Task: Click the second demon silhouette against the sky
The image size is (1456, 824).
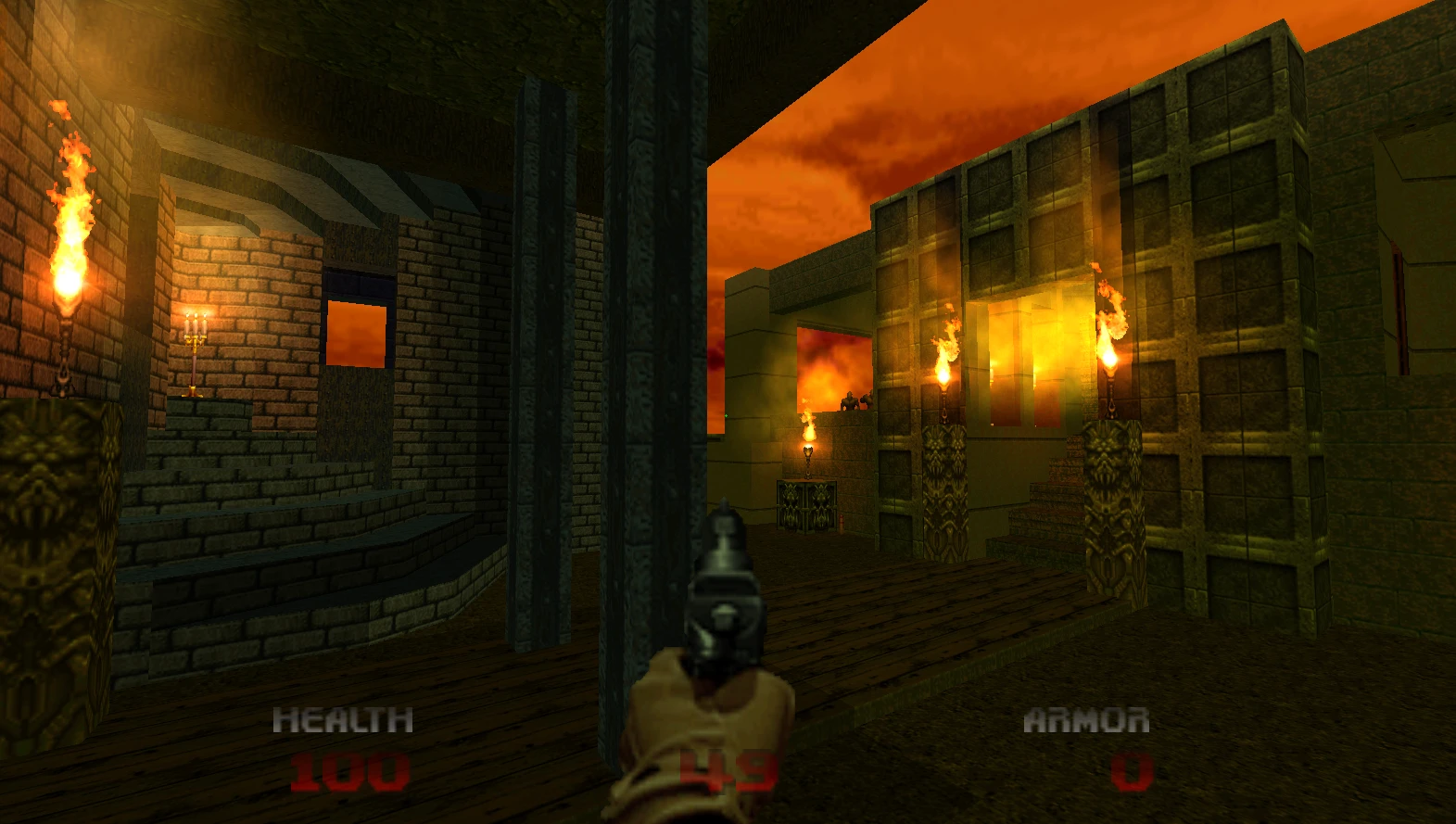Action: pos(868,397)
